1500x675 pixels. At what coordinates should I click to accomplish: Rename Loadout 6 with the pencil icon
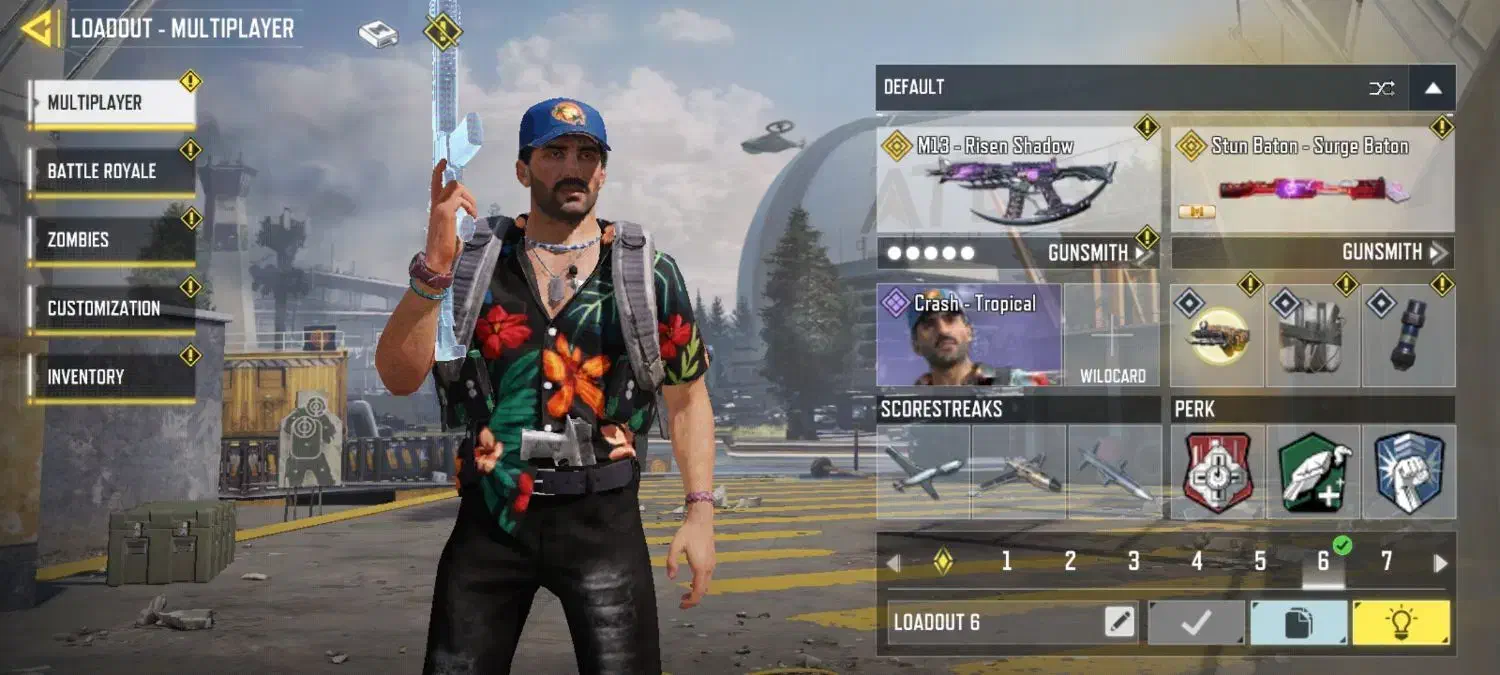(x=1120, y=623)
